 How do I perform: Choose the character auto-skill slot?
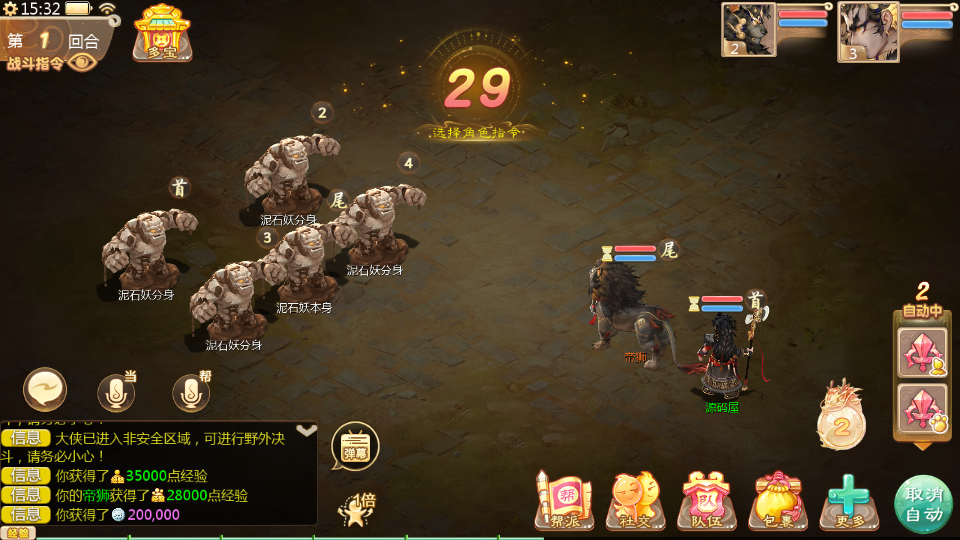tap(922, 351)
